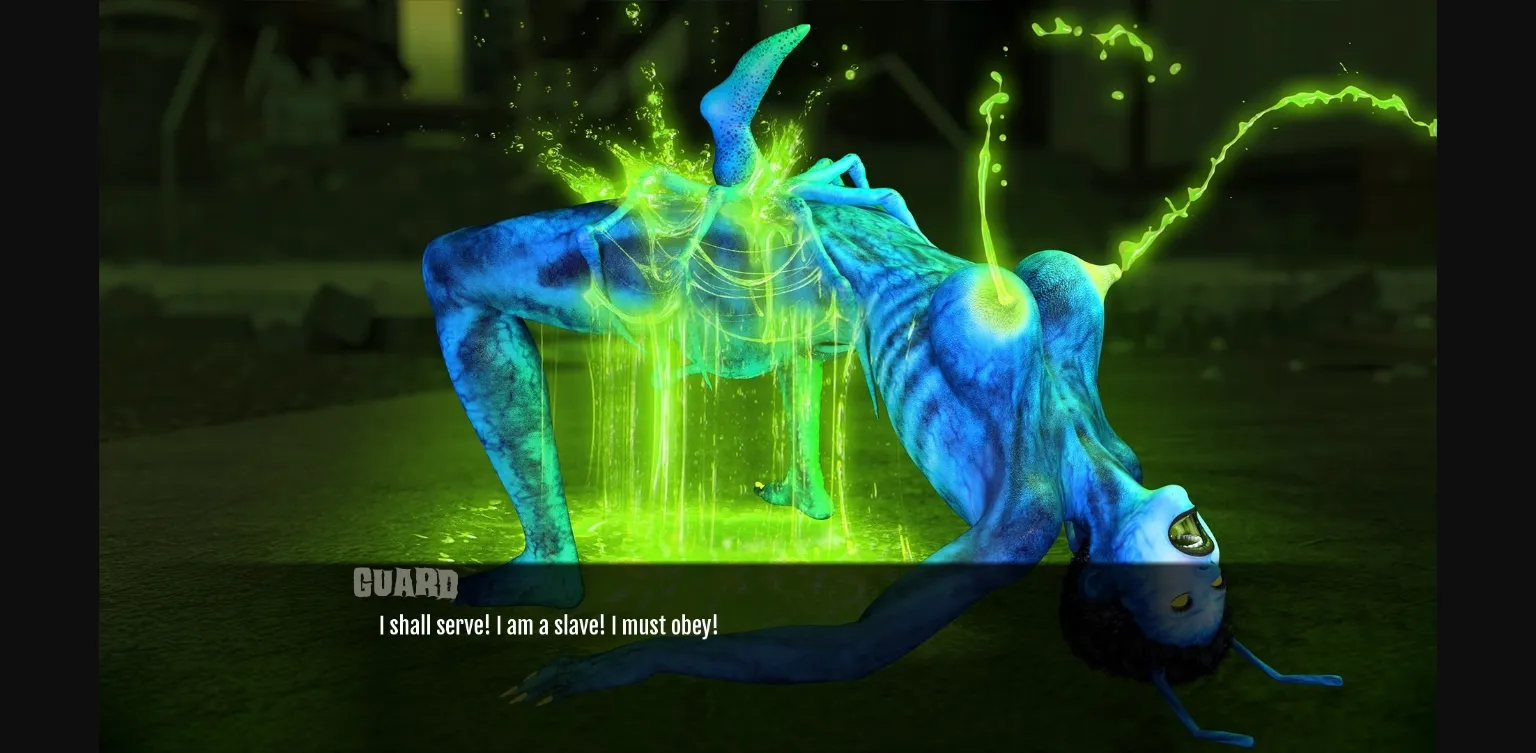Click the center of the scene
This screenshot has width=1536, height=753.
[x=768, y=376]
